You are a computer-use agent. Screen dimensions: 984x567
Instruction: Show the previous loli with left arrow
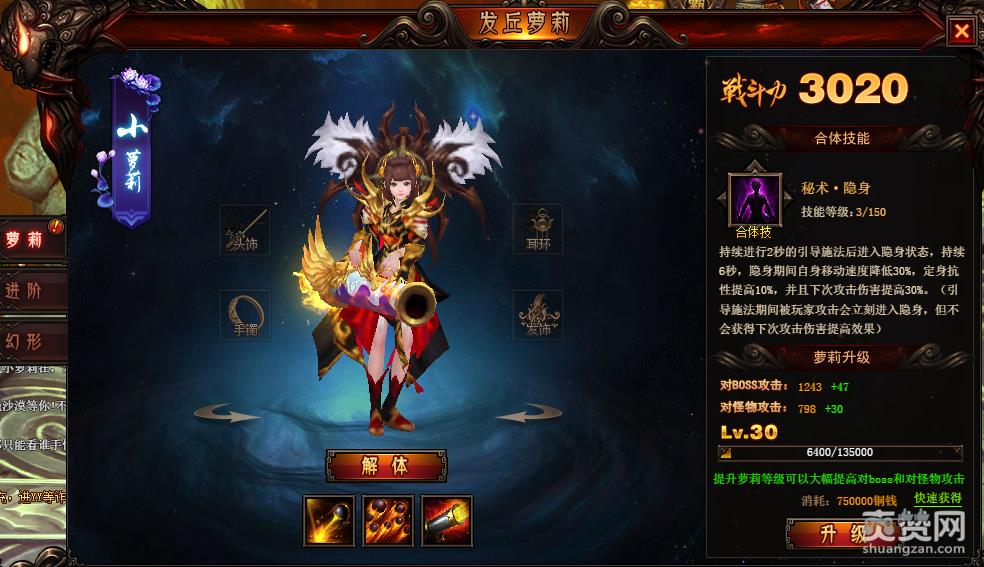pos(227,413)
